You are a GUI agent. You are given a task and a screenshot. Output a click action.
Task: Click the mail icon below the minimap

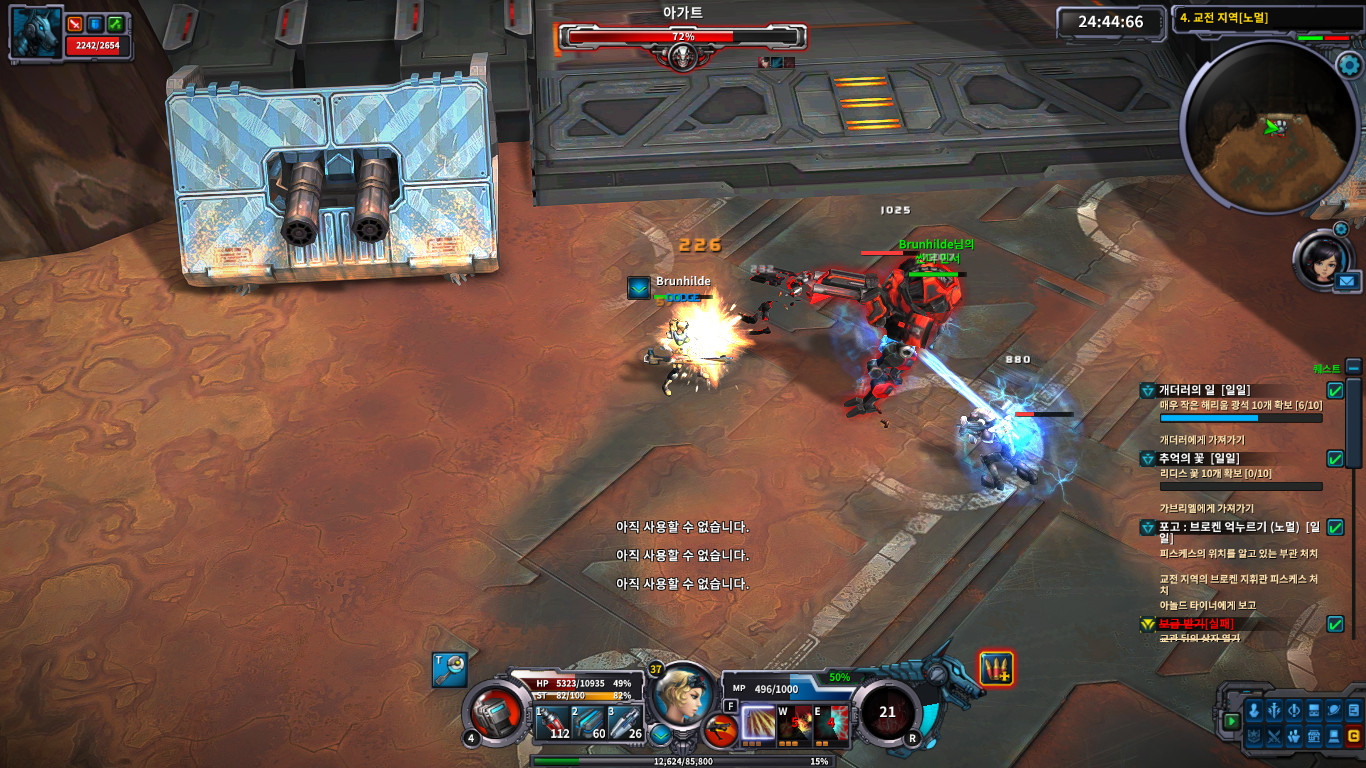[x=1347, y=280]
